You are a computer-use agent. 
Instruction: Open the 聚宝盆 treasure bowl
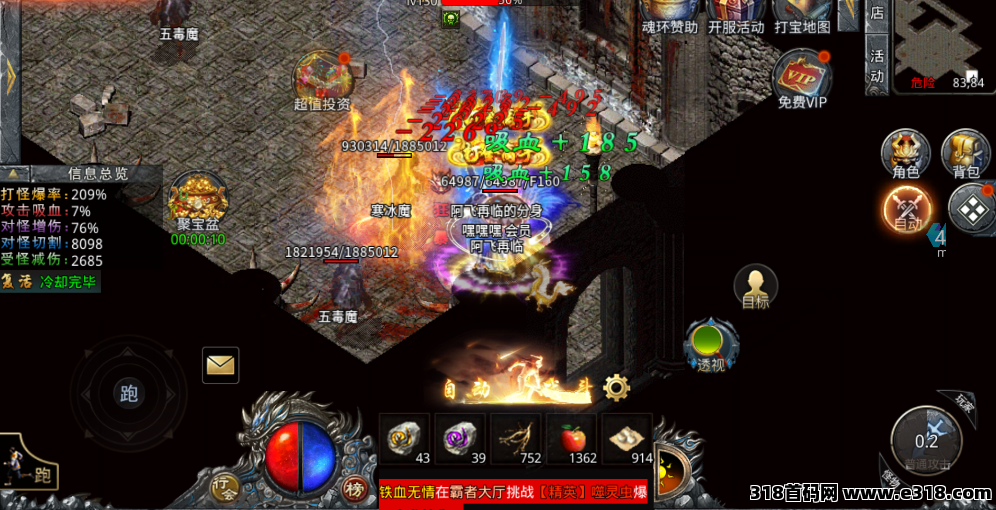(x=197, y=199)
